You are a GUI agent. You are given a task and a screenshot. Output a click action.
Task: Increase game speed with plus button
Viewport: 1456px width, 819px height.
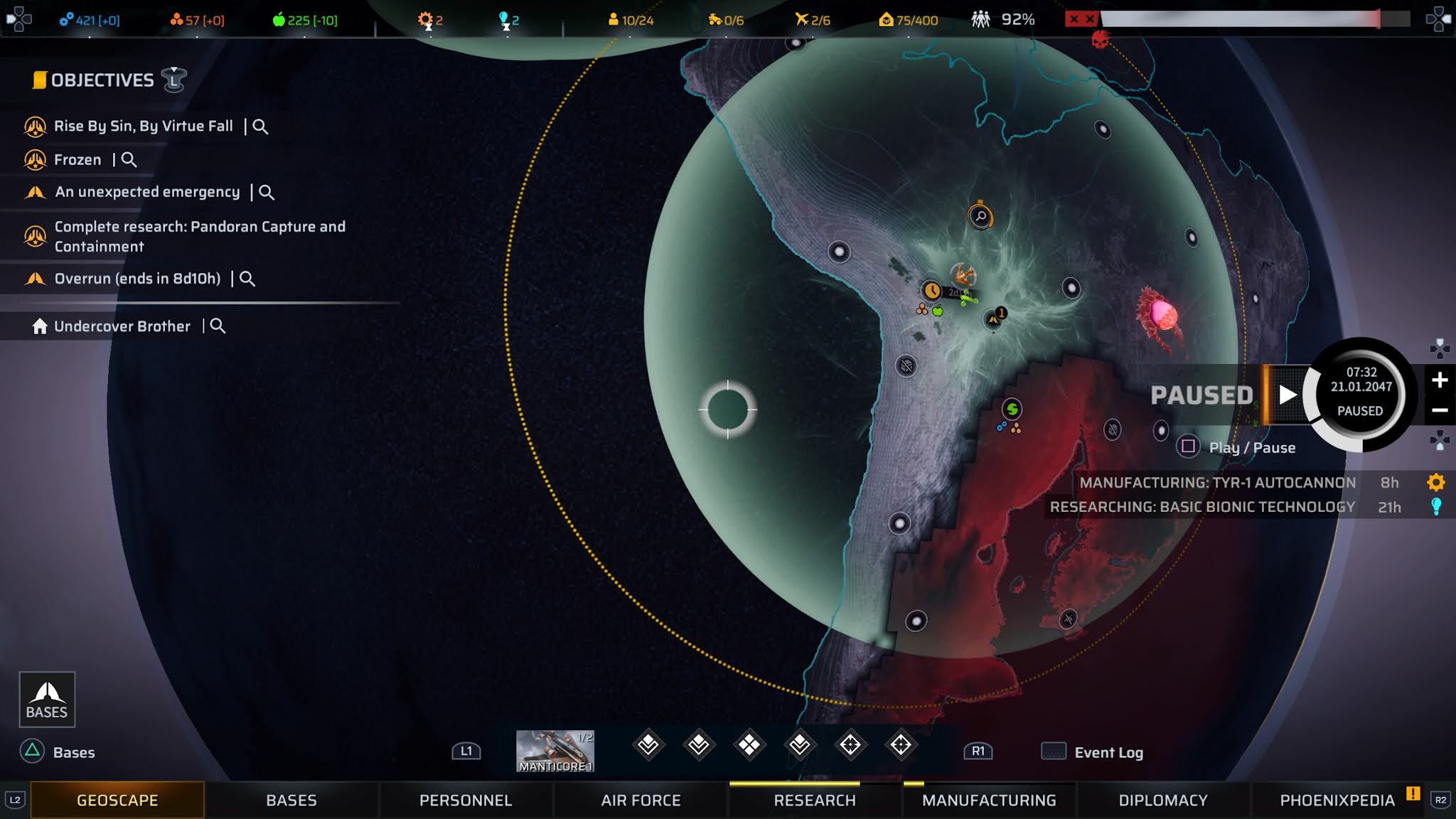(x=1440, y=380)
